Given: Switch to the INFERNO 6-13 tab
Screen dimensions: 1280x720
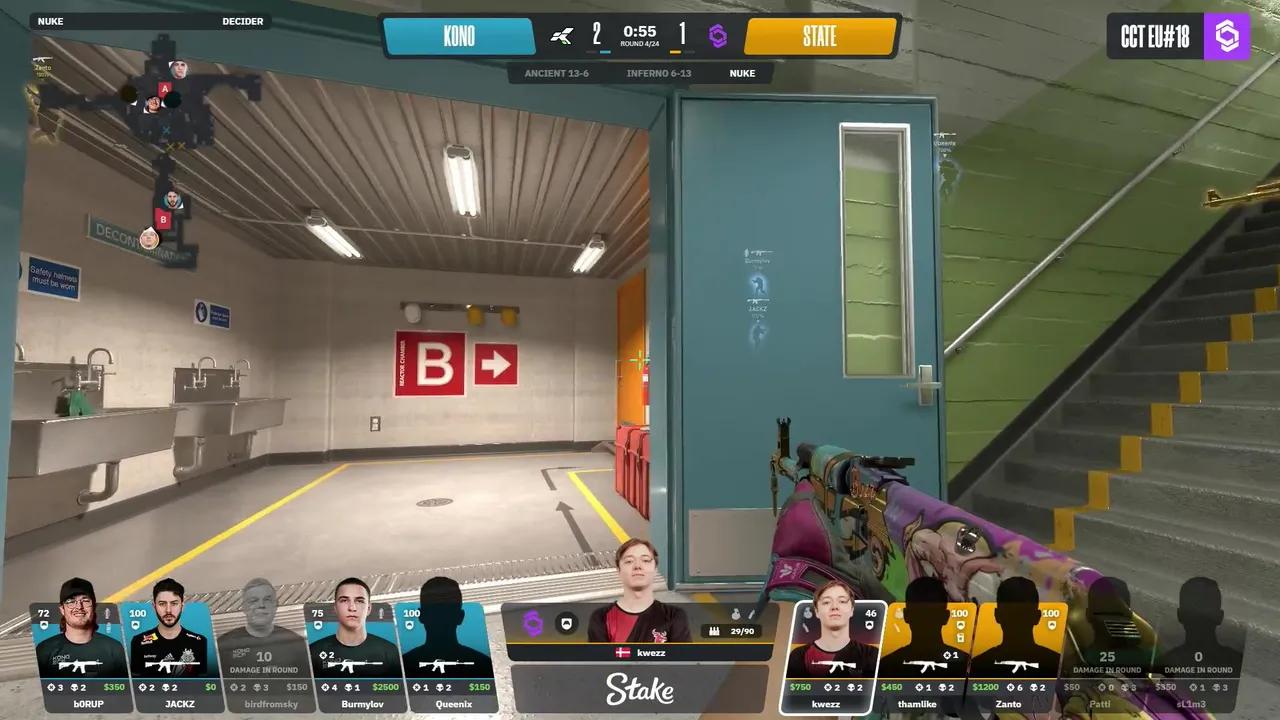Looking at the screenshot, I should pos(660,73).
